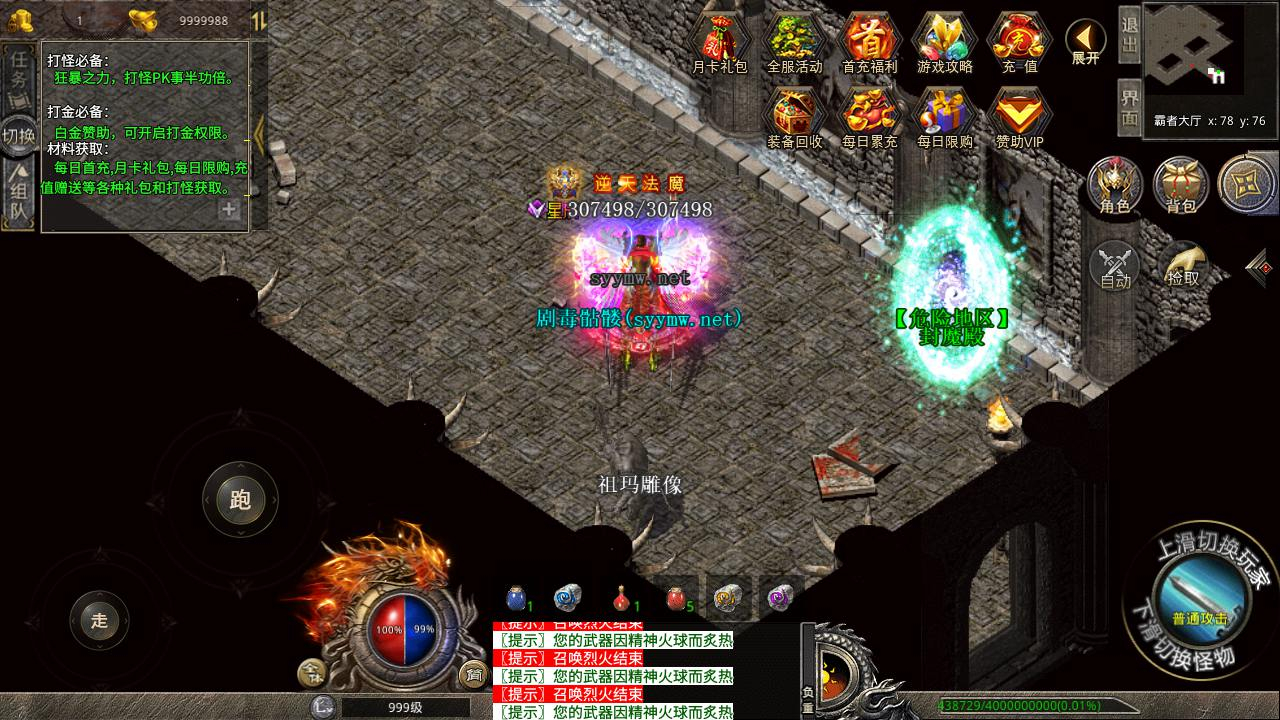Tap the 拾取 pickup button
This screenshot has height=720, width=1280.
tap(1183, 265)
